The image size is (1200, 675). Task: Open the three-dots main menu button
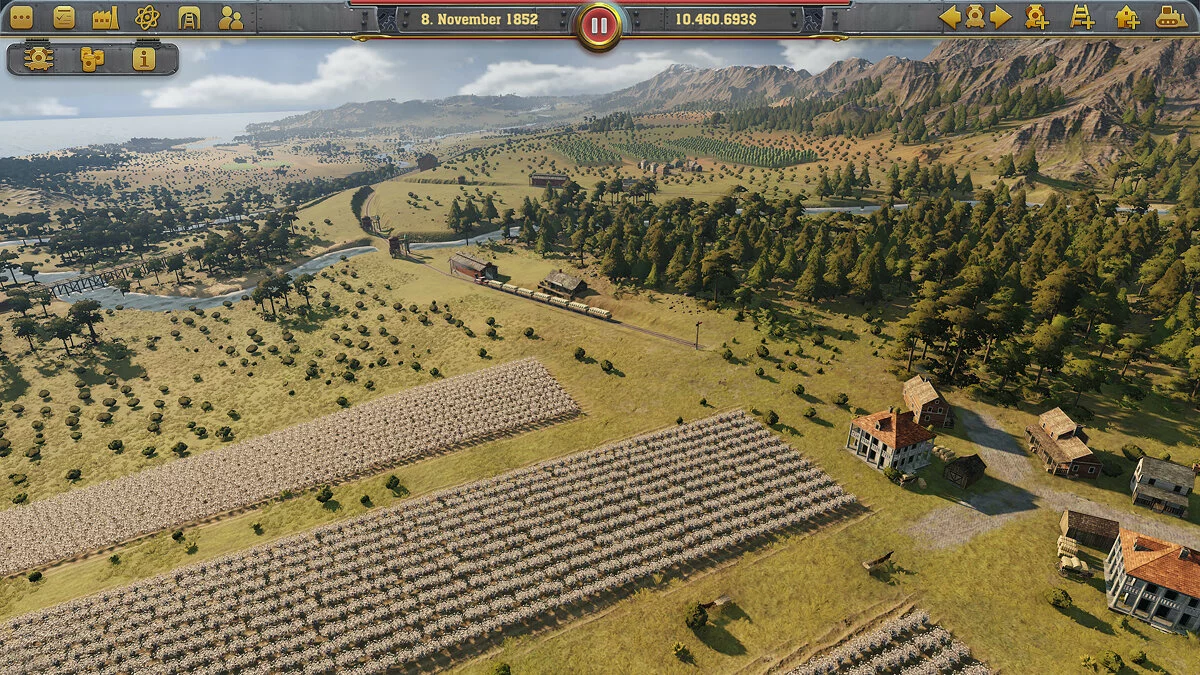coord(21,17)
